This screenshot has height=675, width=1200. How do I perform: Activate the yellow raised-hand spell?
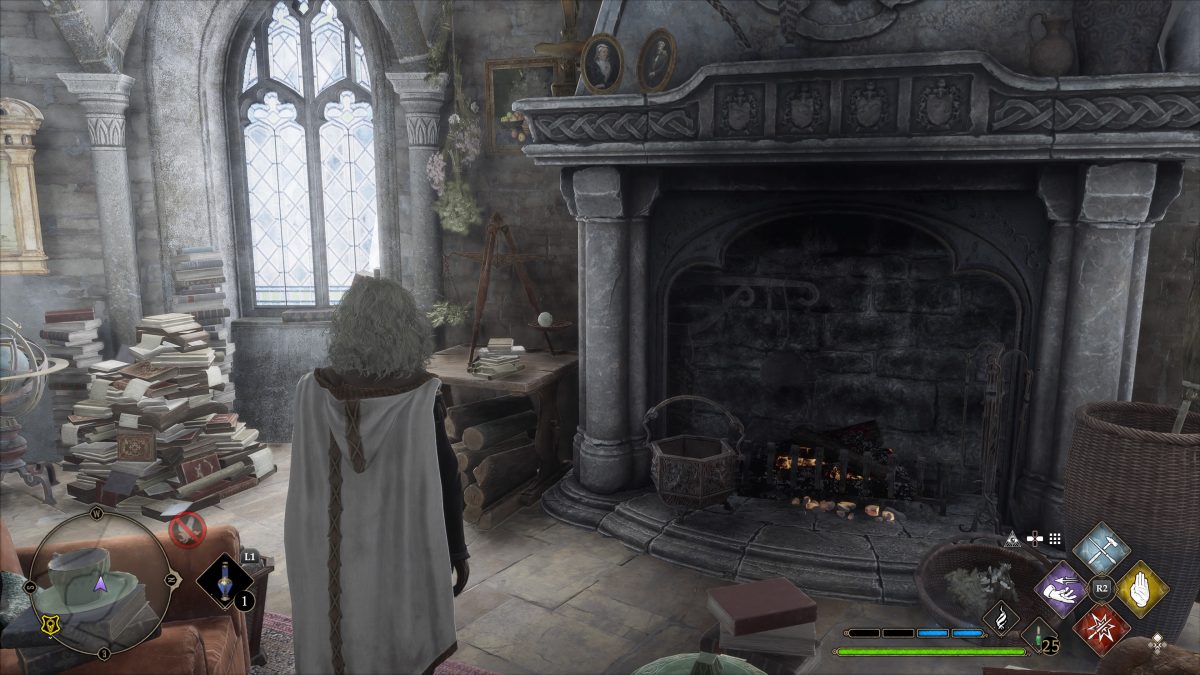click(1141, 589)
